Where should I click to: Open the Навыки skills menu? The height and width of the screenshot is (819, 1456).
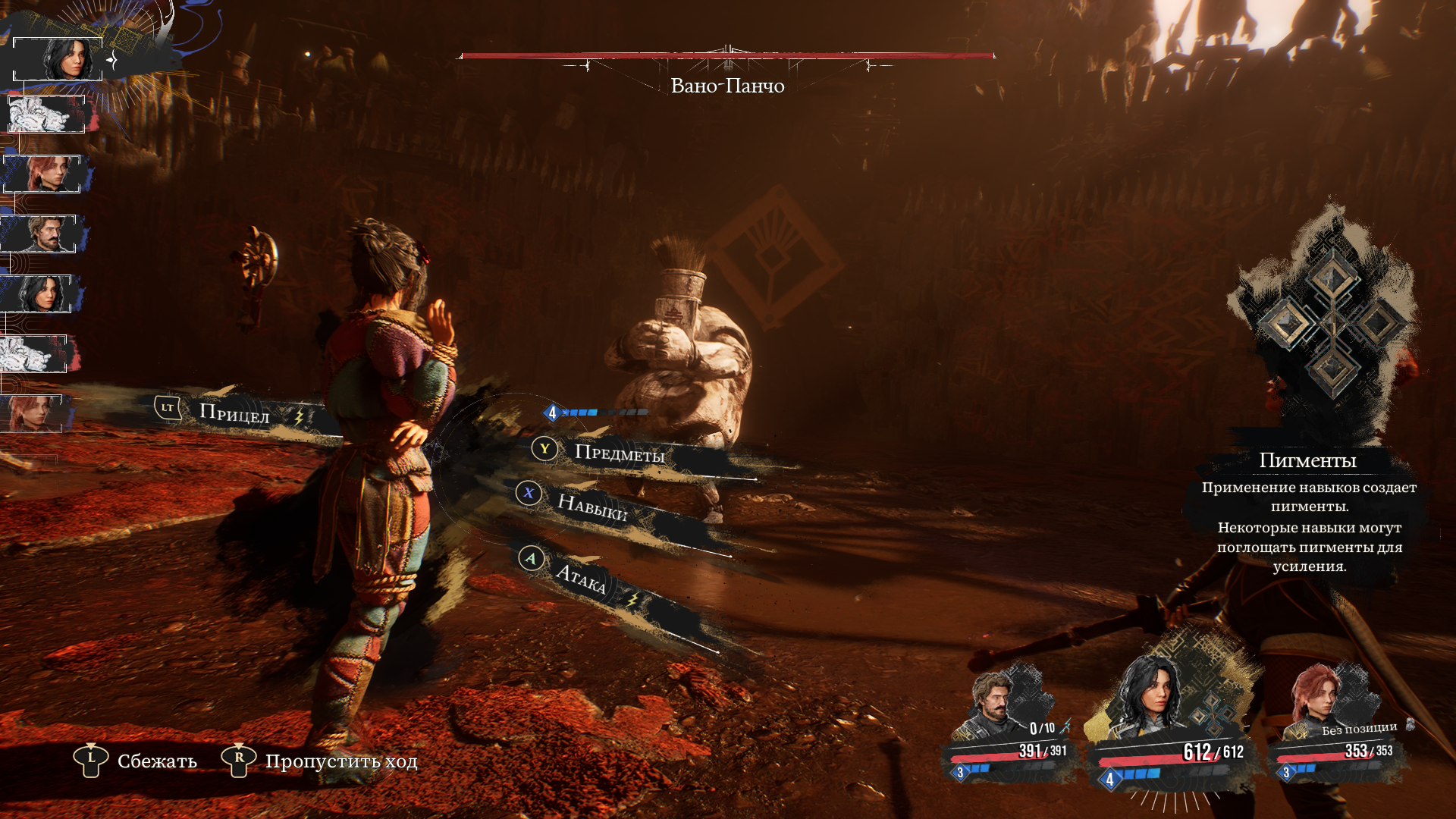[591, 506]
